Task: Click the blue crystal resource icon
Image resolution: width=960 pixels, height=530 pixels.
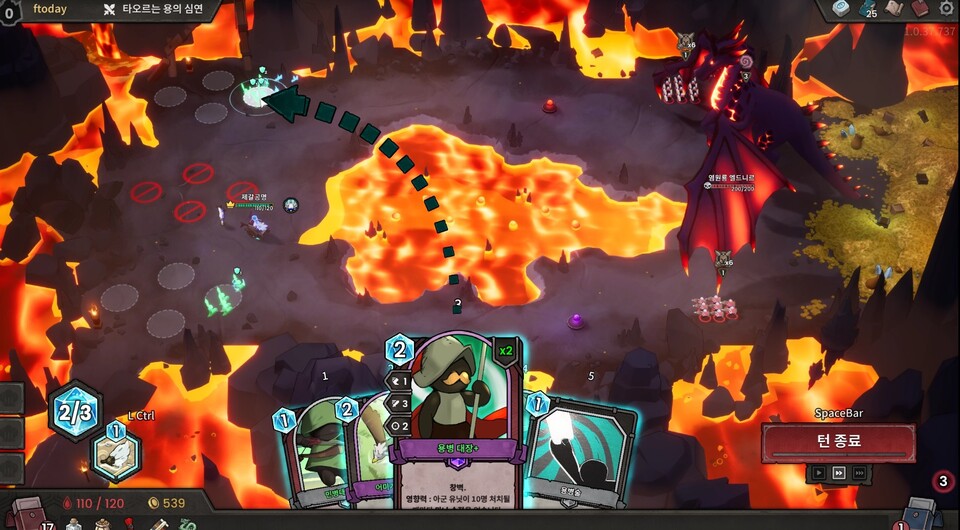Action: pyautogui.click(x=868, y=9)
